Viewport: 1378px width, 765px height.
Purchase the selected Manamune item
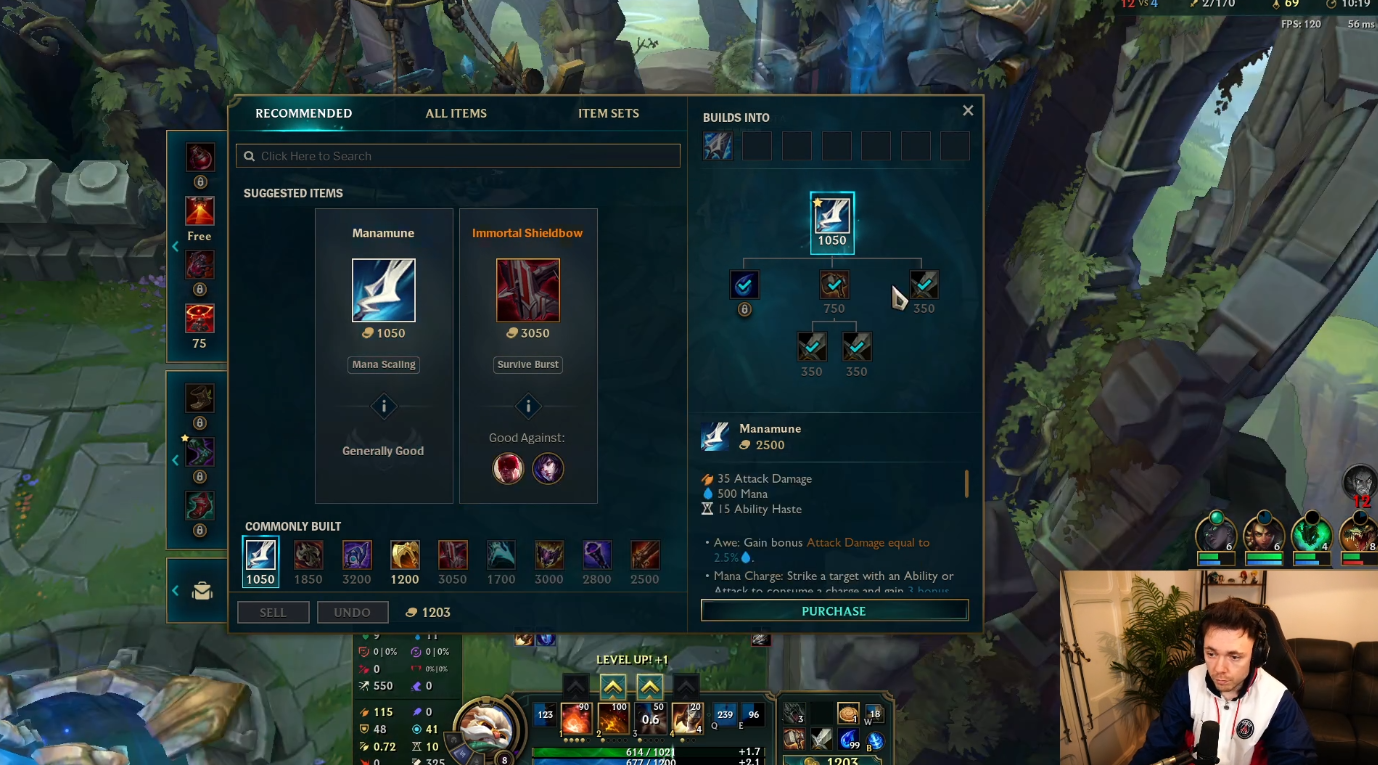click(x=834, y=611)
